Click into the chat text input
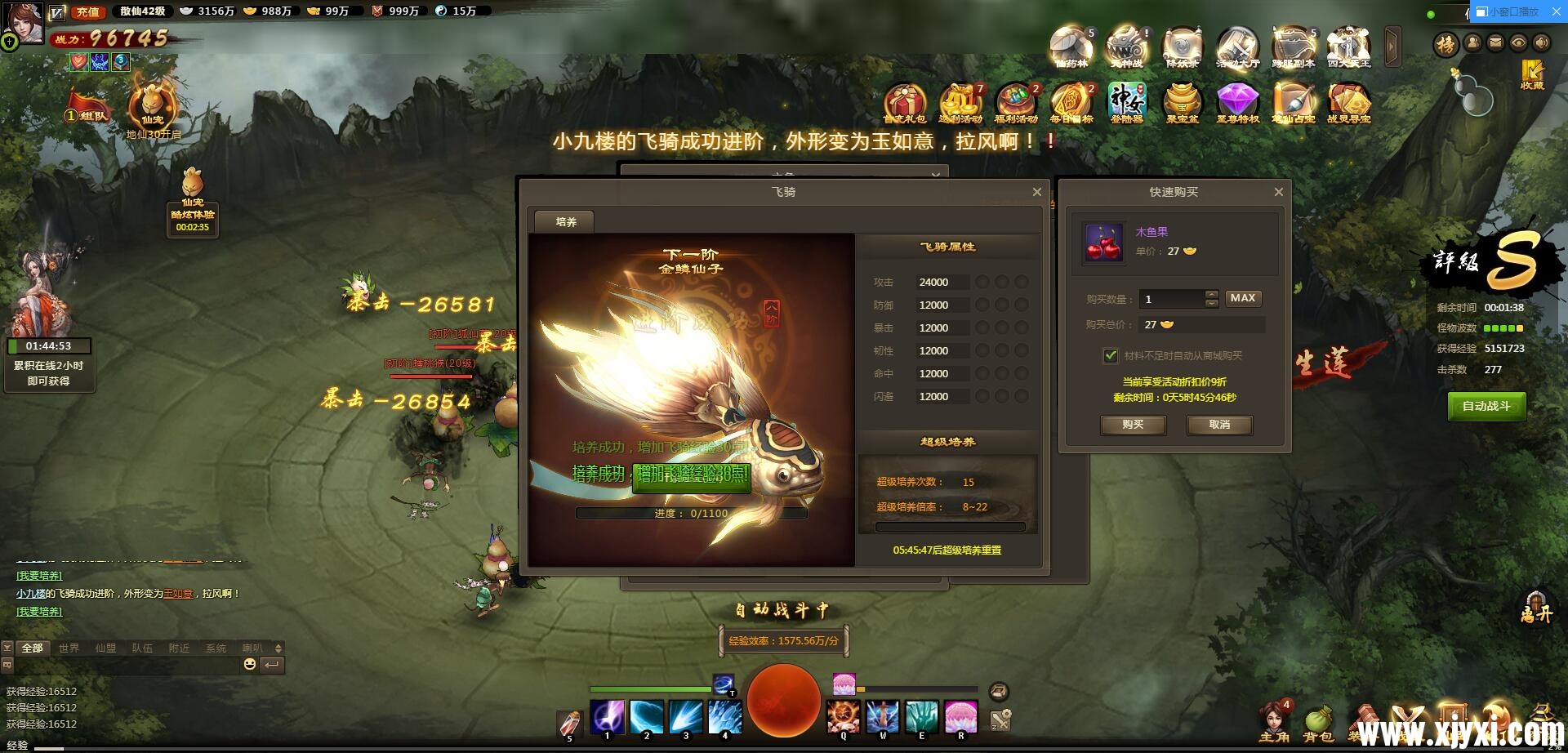 coord(122,666)
